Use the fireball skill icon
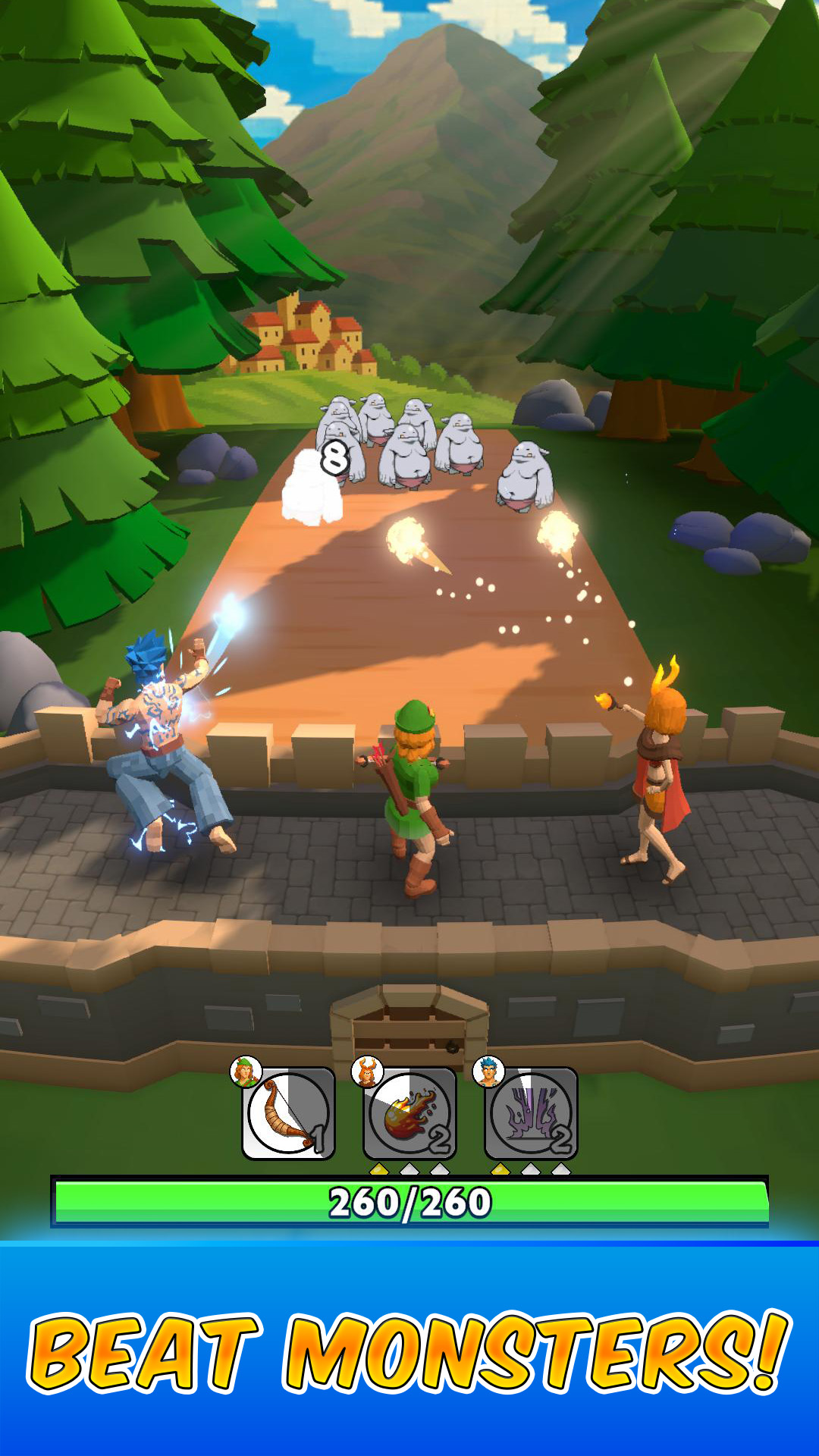Screen dimensions: 819x1456 coord(409,1113)
